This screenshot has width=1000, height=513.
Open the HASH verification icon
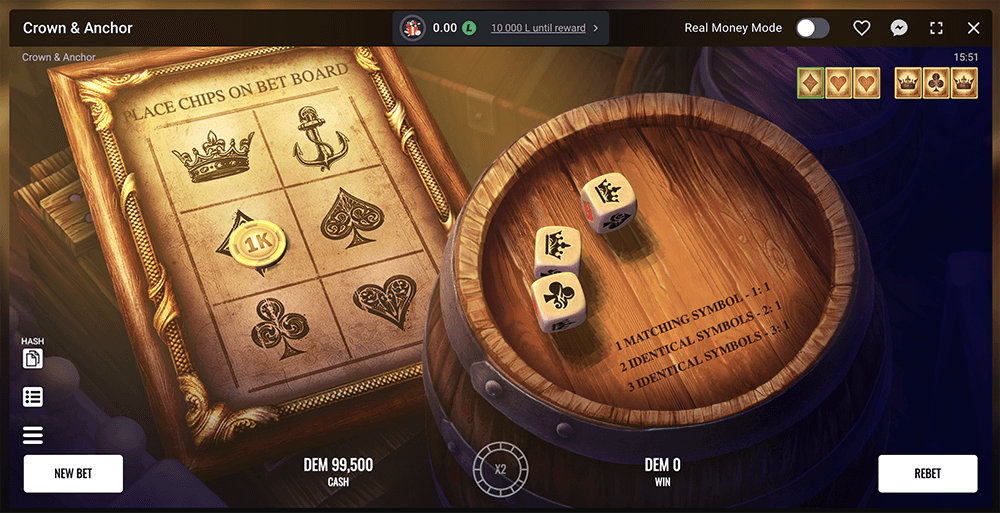(x=32, y=358)
